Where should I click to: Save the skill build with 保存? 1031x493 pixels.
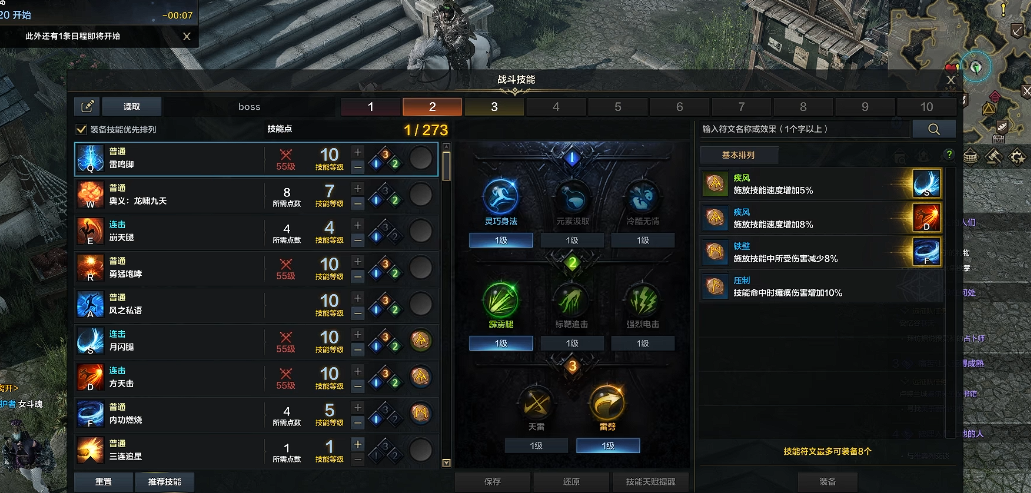pyautogui.click(x=492, y=481)
